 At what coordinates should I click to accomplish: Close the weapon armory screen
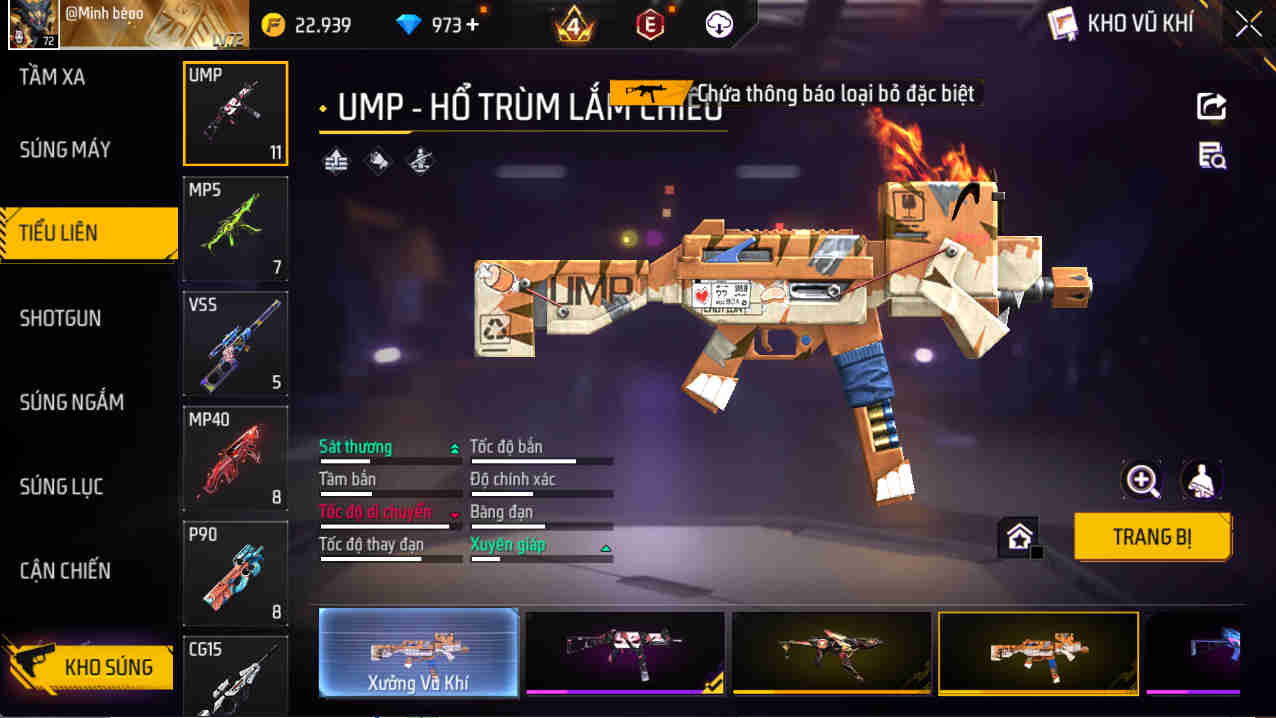click(1248, 24)
